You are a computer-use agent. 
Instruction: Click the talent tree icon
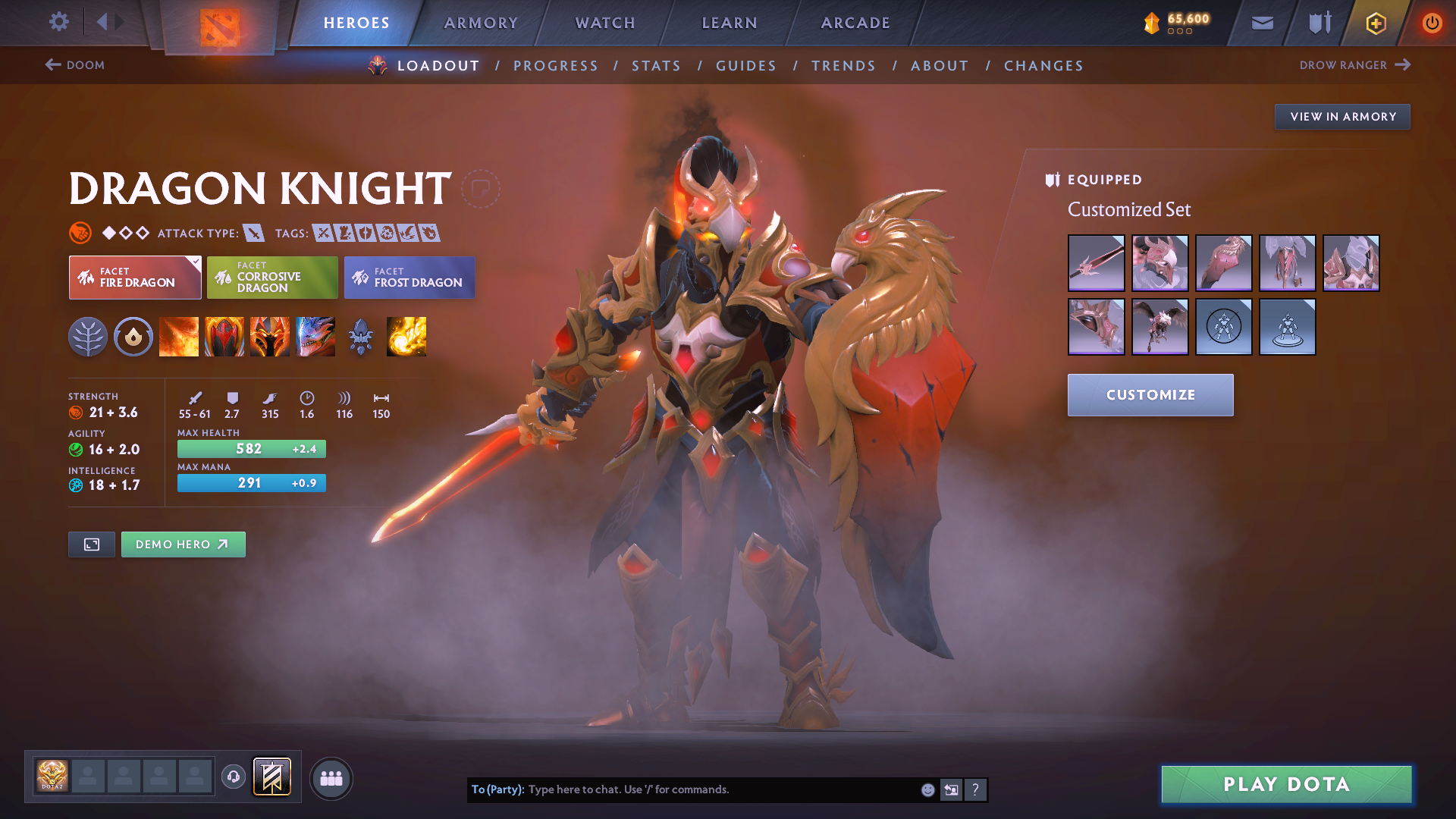point(89,337)
